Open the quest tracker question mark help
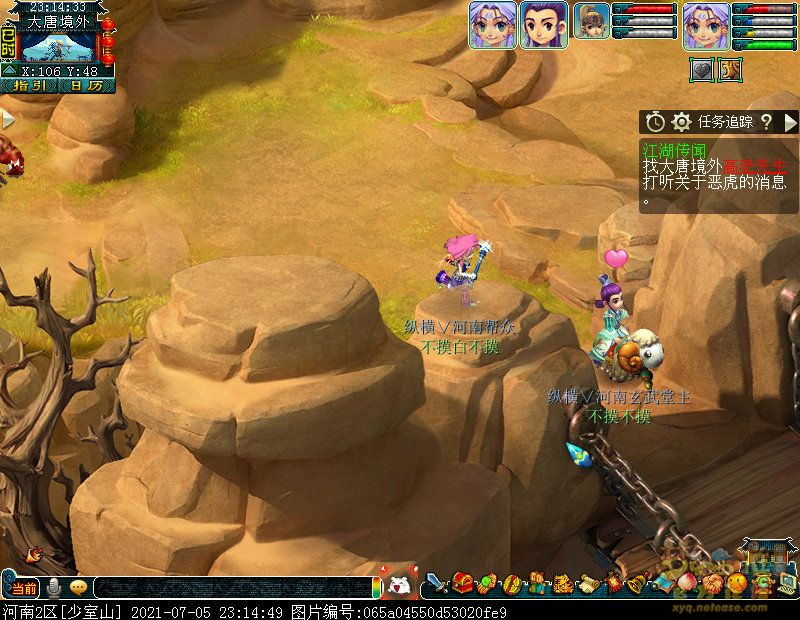The width and height of the screenshot is (800, 620). [766, 122]
